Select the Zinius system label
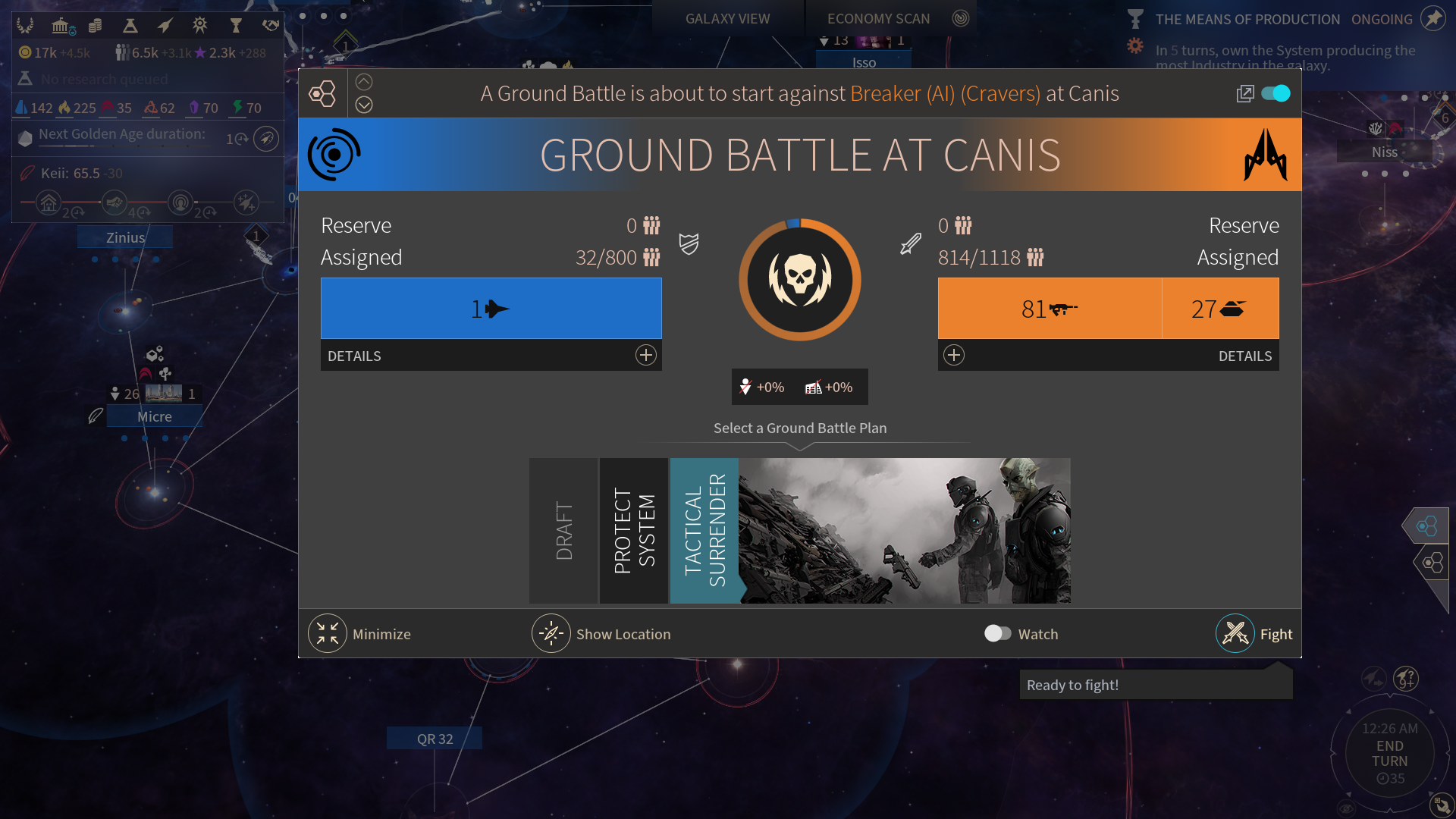Image resolution: width=1456 pixels, height=819 pixels. pos(125,237)
